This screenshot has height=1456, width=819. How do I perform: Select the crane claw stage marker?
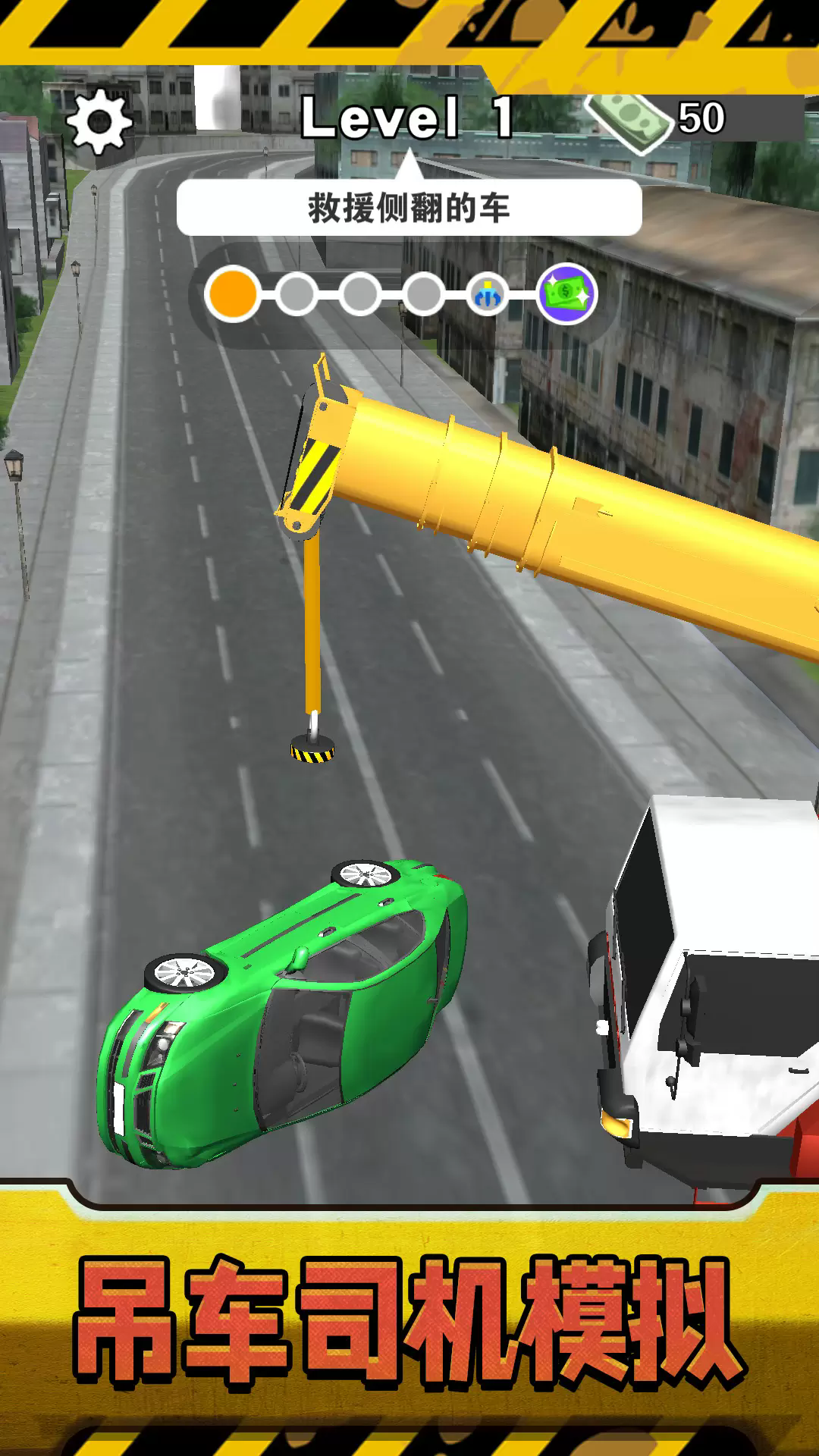487,295
